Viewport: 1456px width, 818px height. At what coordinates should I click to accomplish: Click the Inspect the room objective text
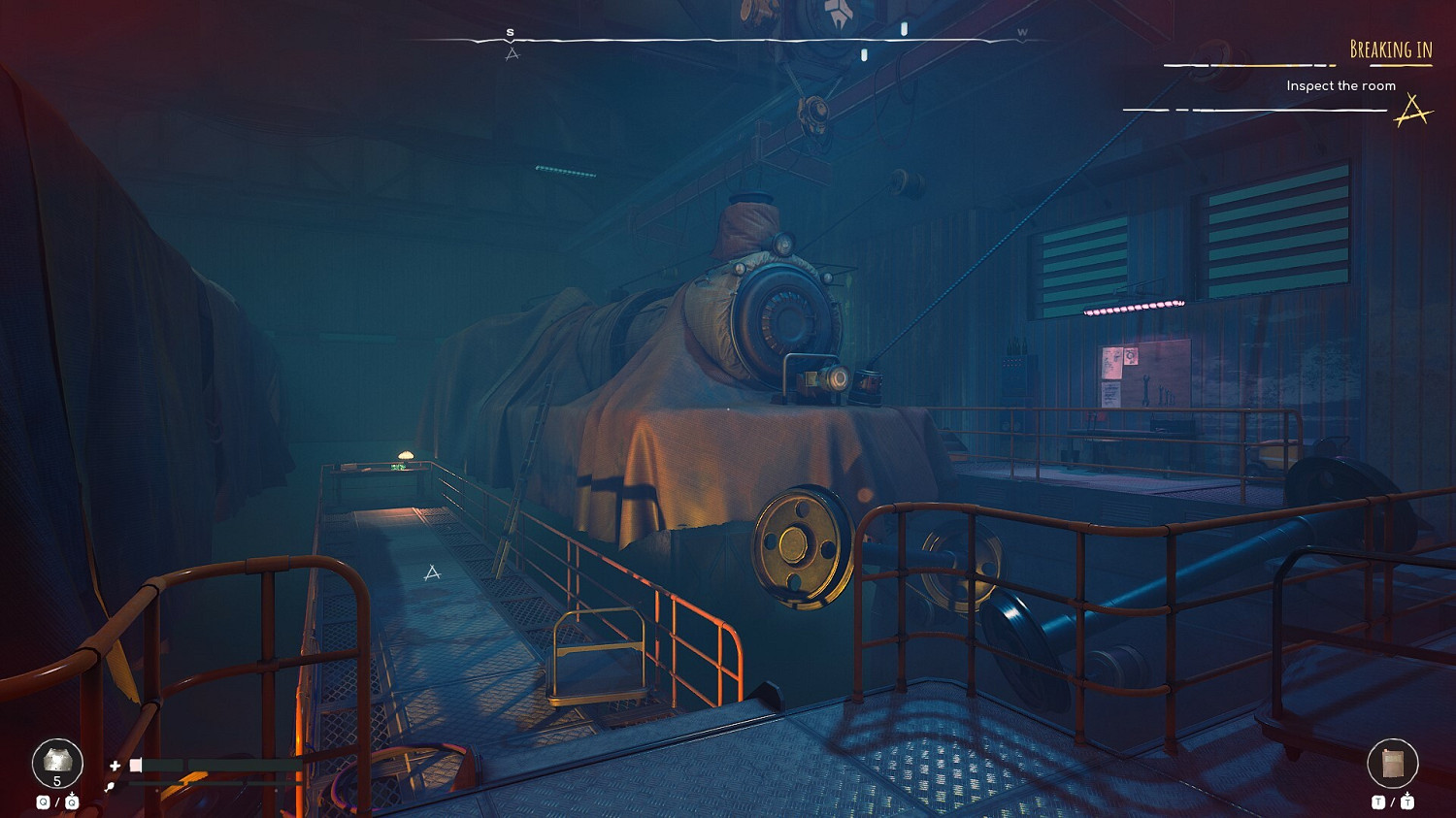point(1340,85)
